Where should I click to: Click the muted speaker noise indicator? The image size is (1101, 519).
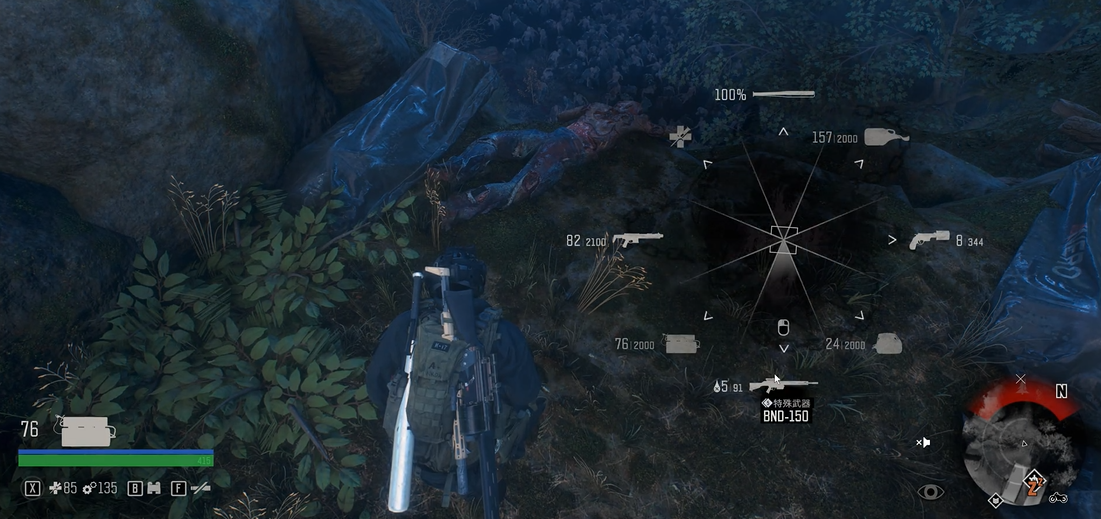point(924,441)
